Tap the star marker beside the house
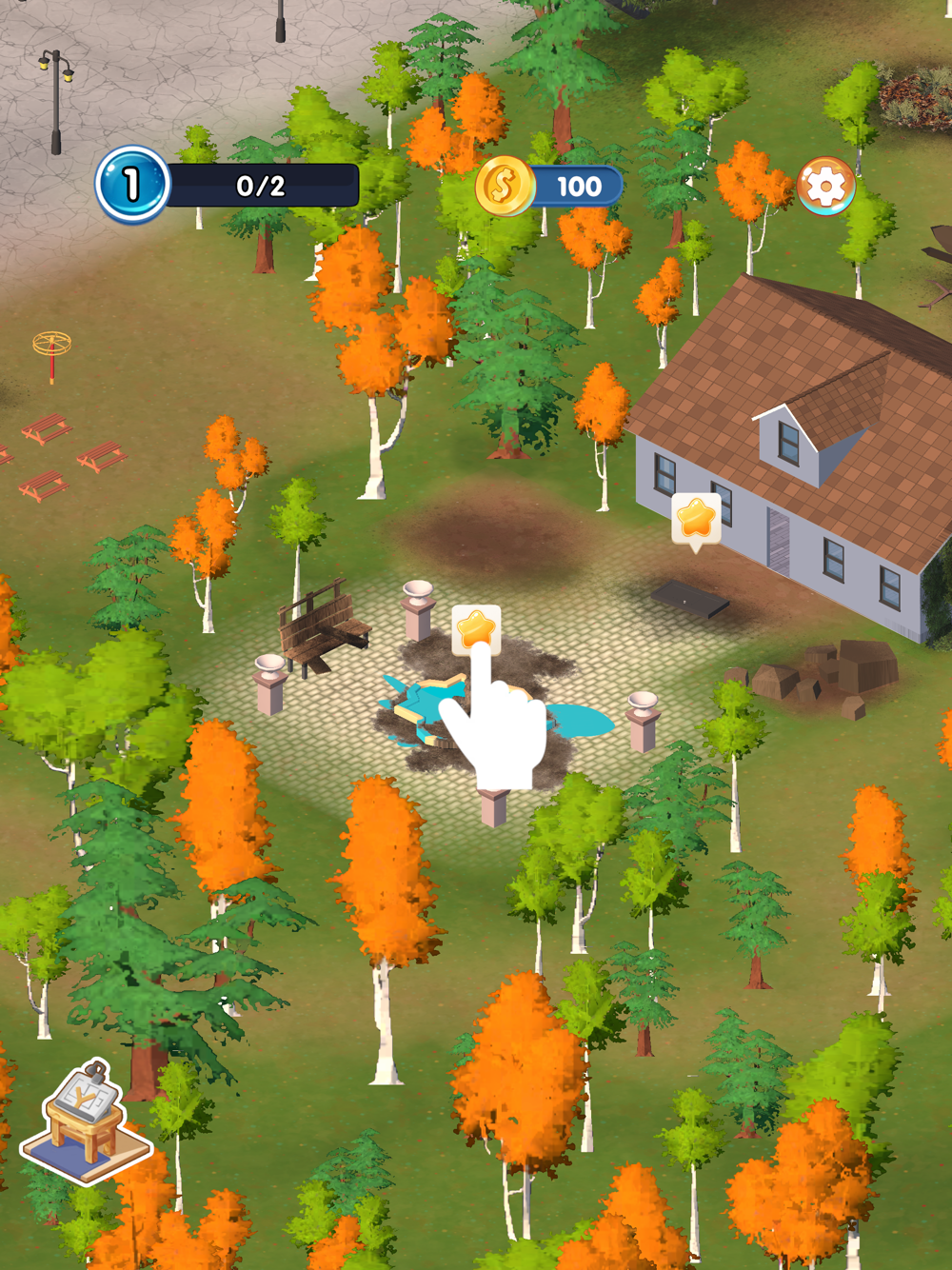 (x=696, y=519)
